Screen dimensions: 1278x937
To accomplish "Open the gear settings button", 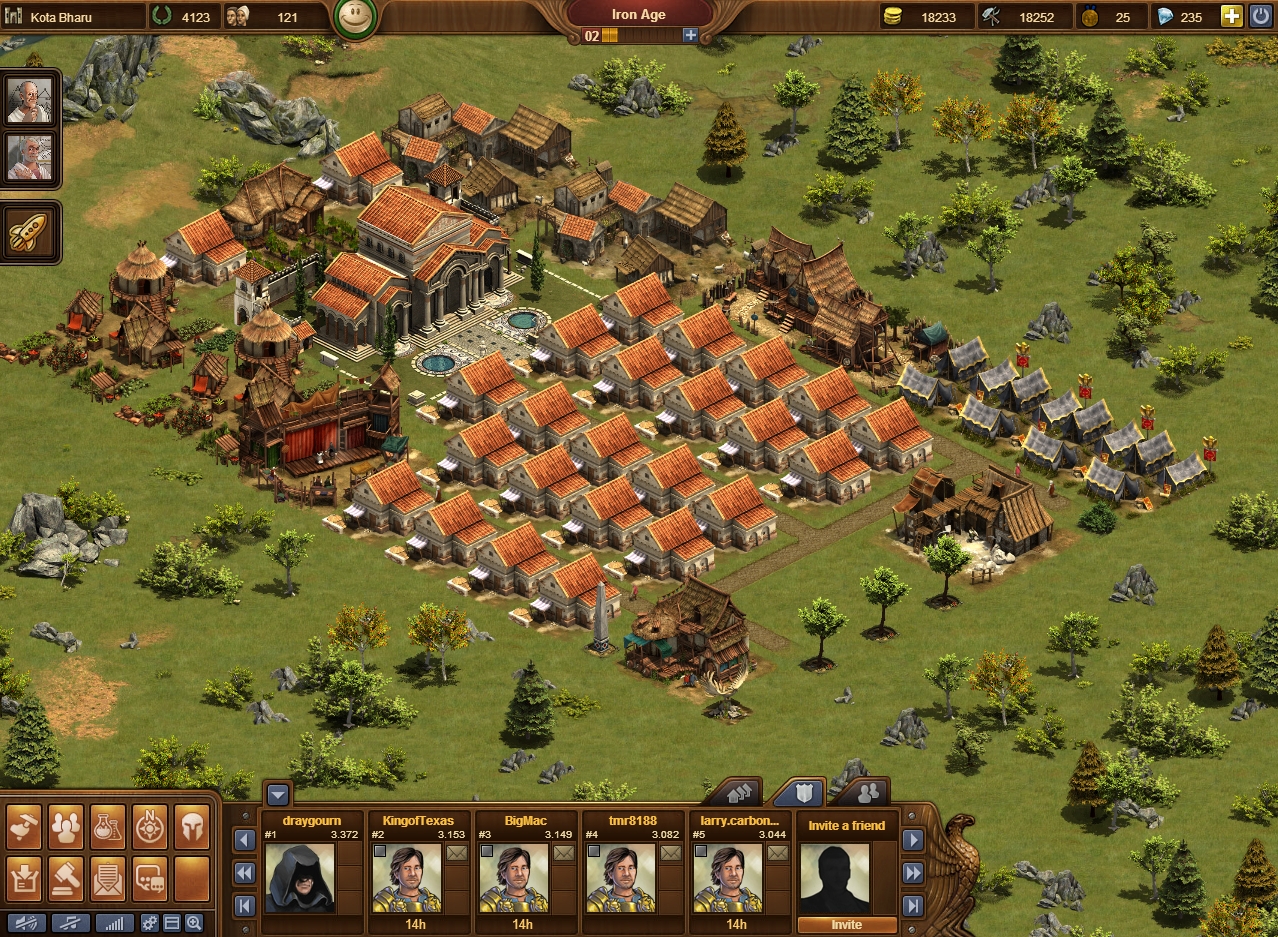I will (150, 923).
